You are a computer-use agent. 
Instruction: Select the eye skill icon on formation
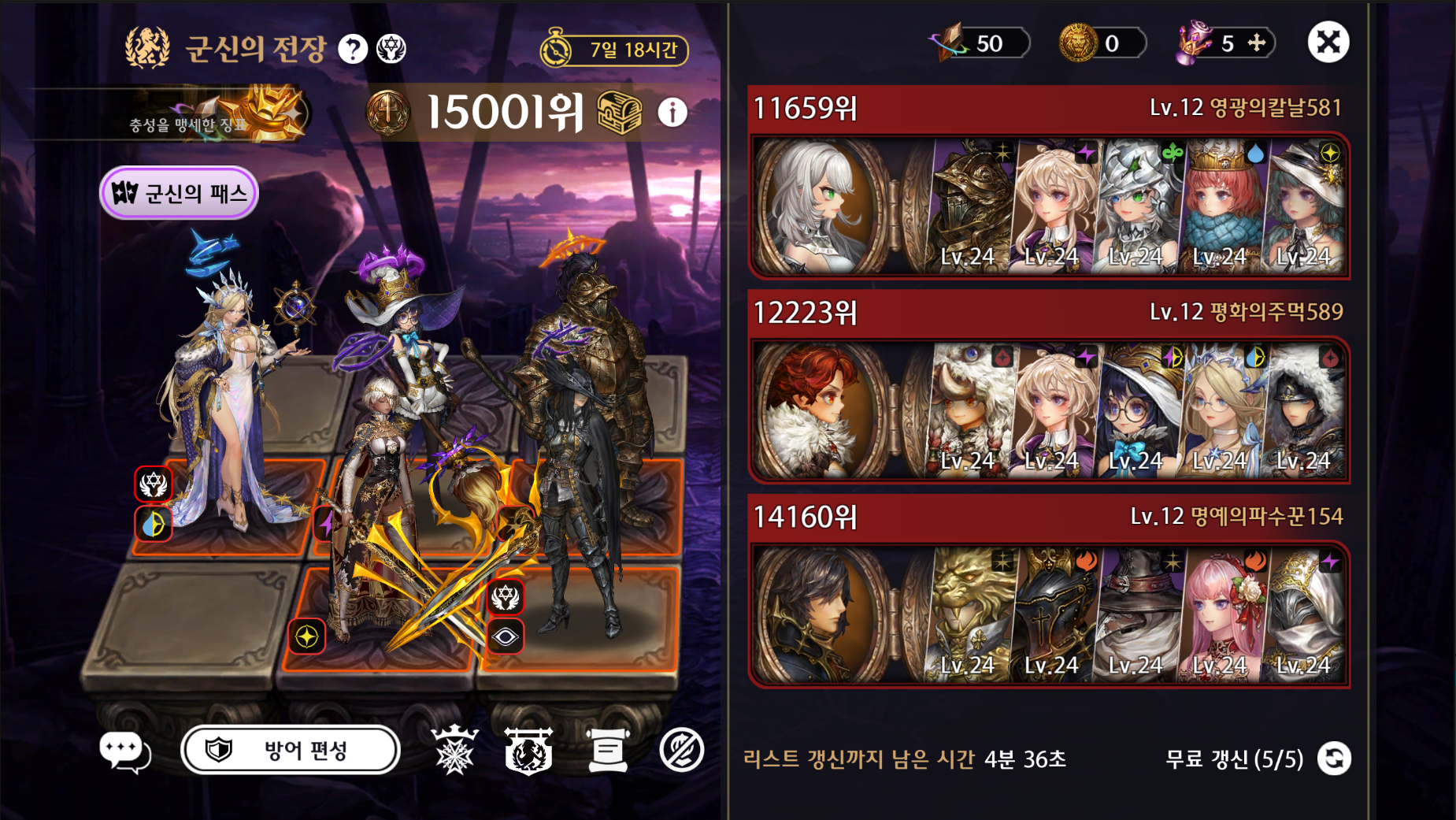click(x=506, y=636)
